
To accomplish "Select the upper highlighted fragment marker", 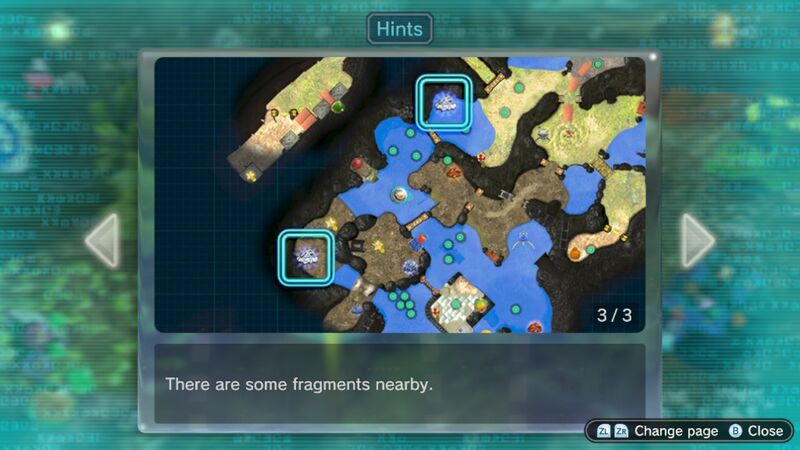I will coord(443,102).
